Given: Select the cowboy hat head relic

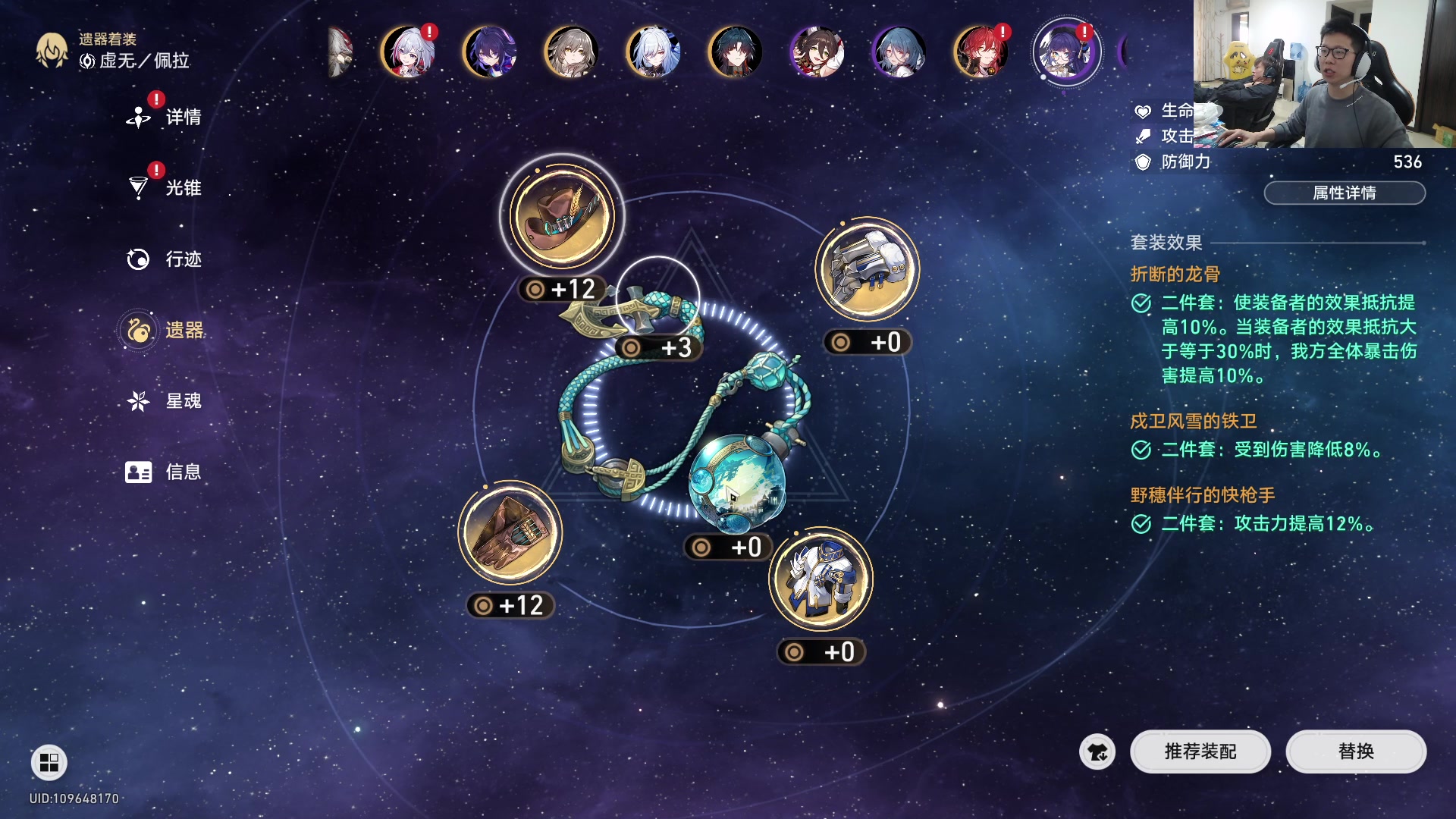Looking at the screenshot, I should click(x=562, y=216).
